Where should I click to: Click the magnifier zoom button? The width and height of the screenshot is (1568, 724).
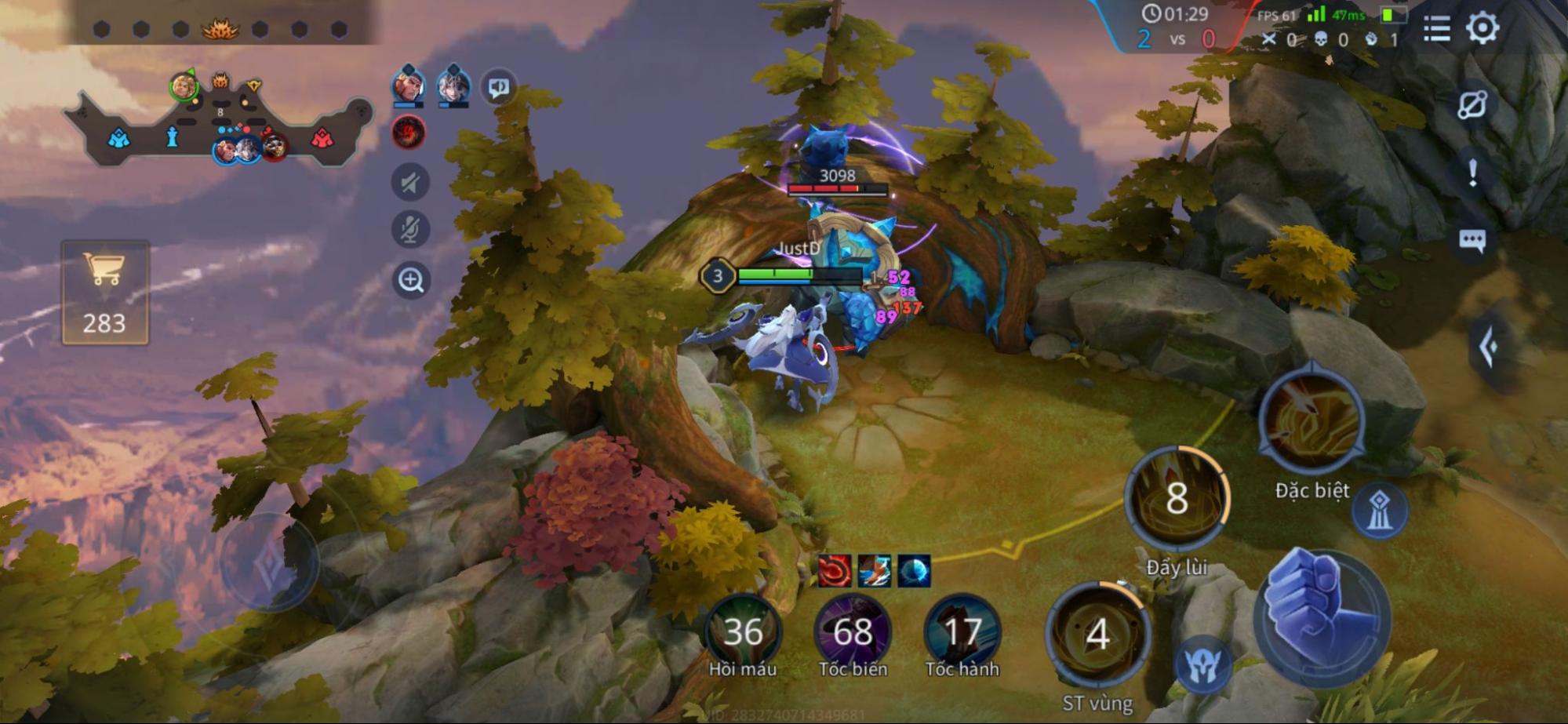[x=410, y=280]
